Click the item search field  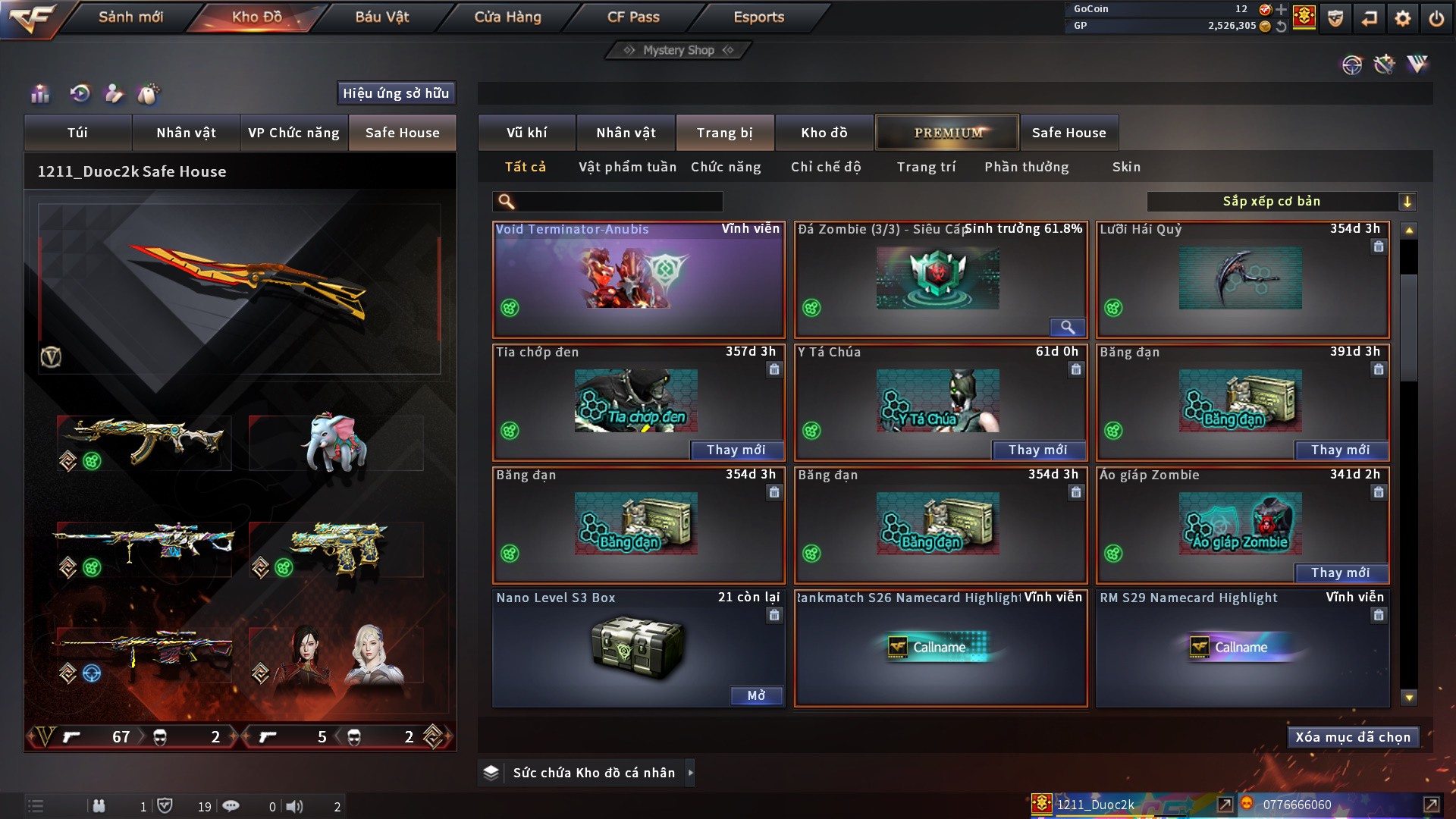(x=618, y=202)
